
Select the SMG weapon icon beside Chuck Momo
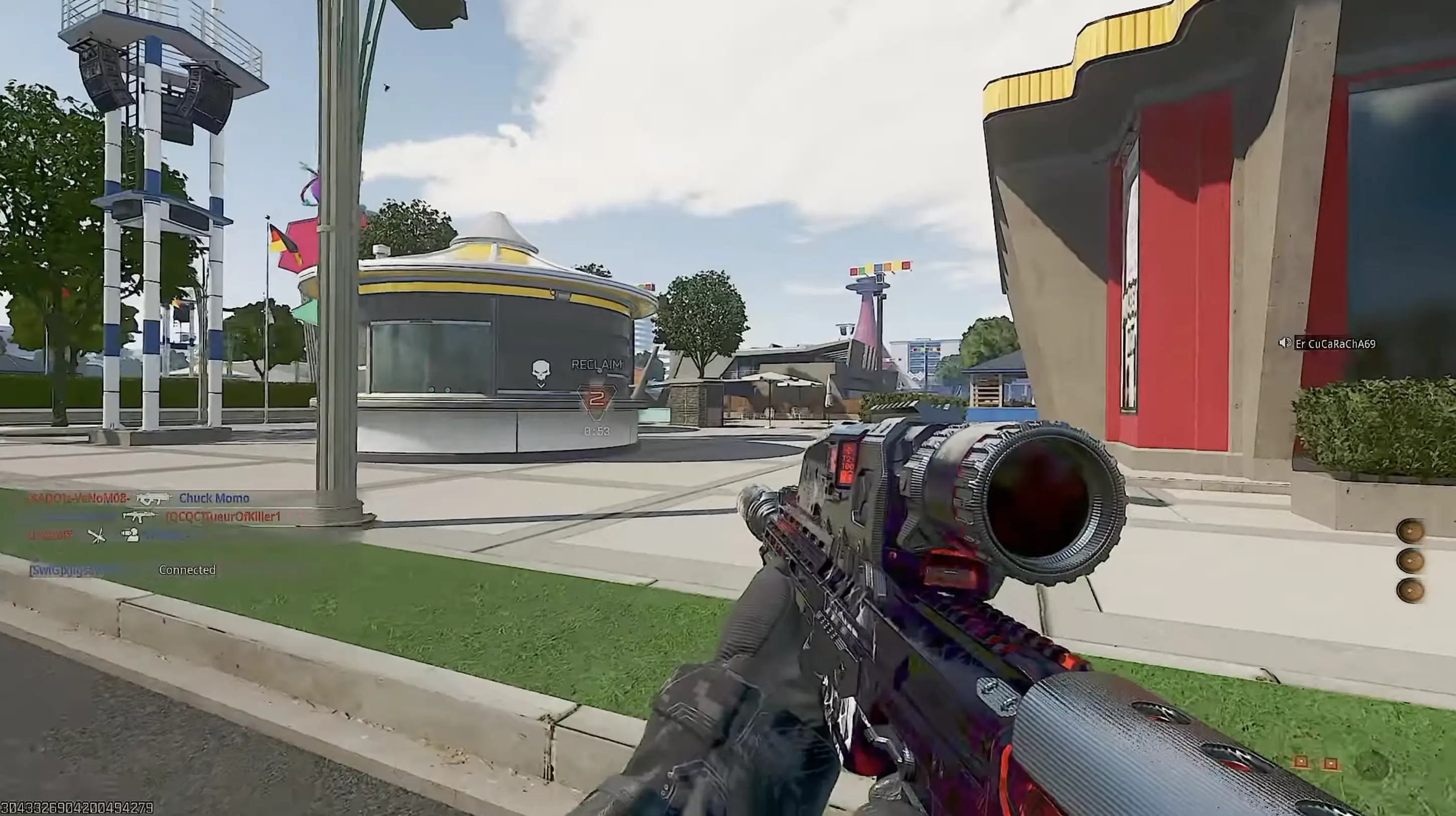coord(154,499)
